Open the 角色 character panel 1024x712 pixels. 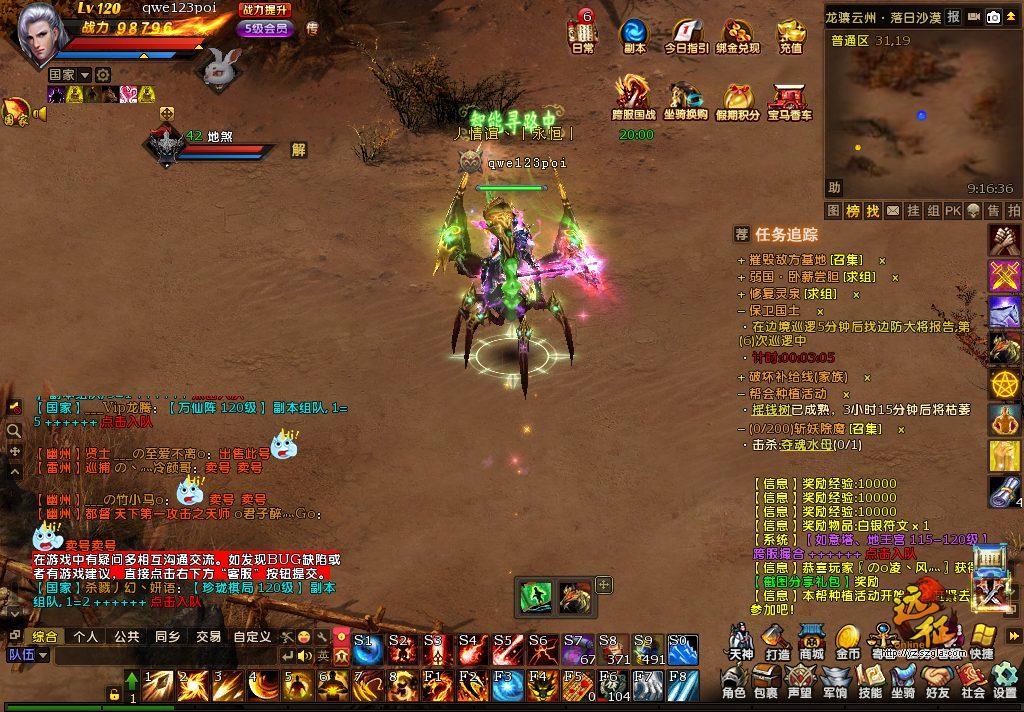(734, 680)
